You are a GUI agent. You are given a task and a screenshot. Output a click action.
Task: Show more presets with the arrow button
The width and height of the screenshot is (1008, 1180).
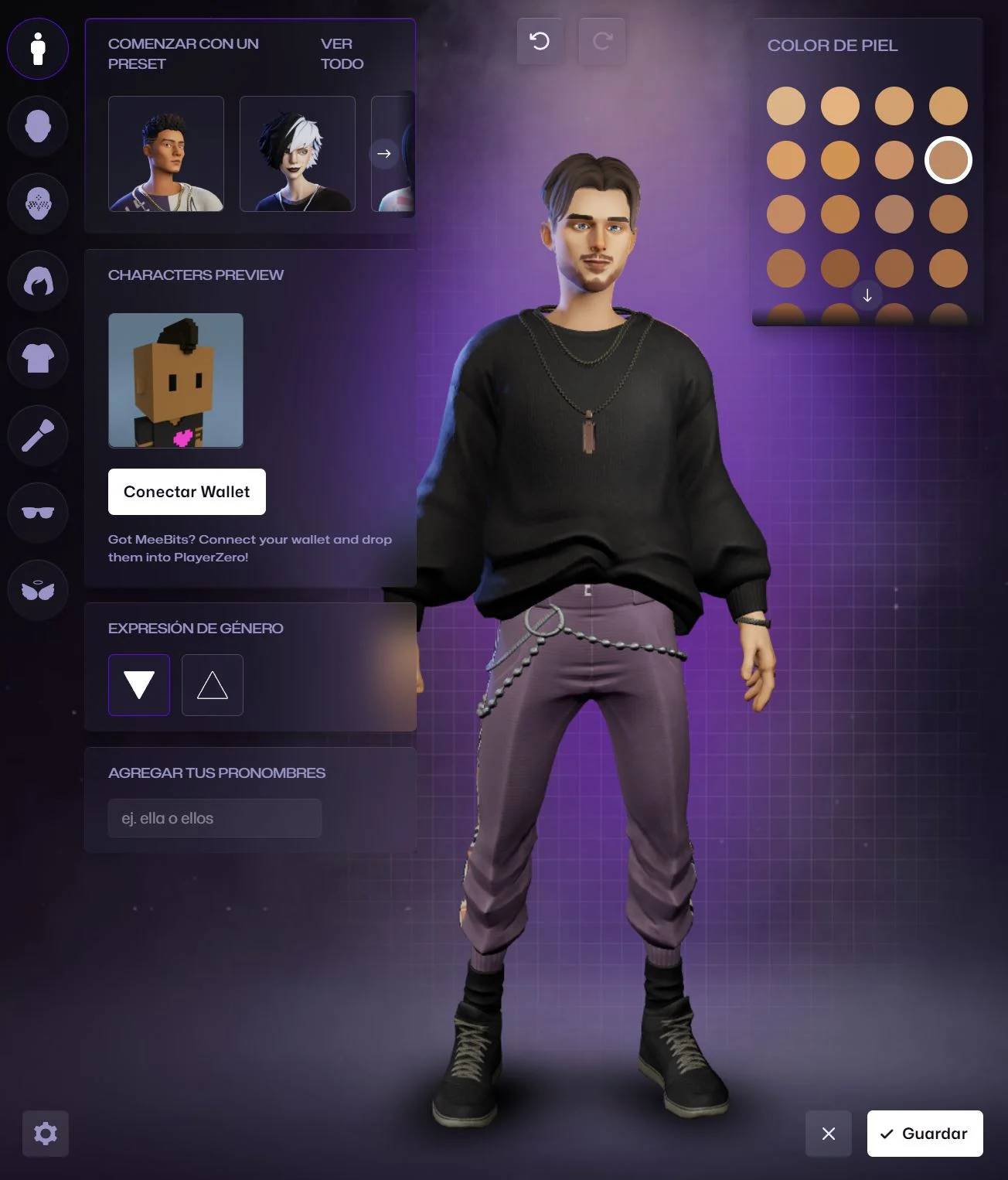click(384, 154)
